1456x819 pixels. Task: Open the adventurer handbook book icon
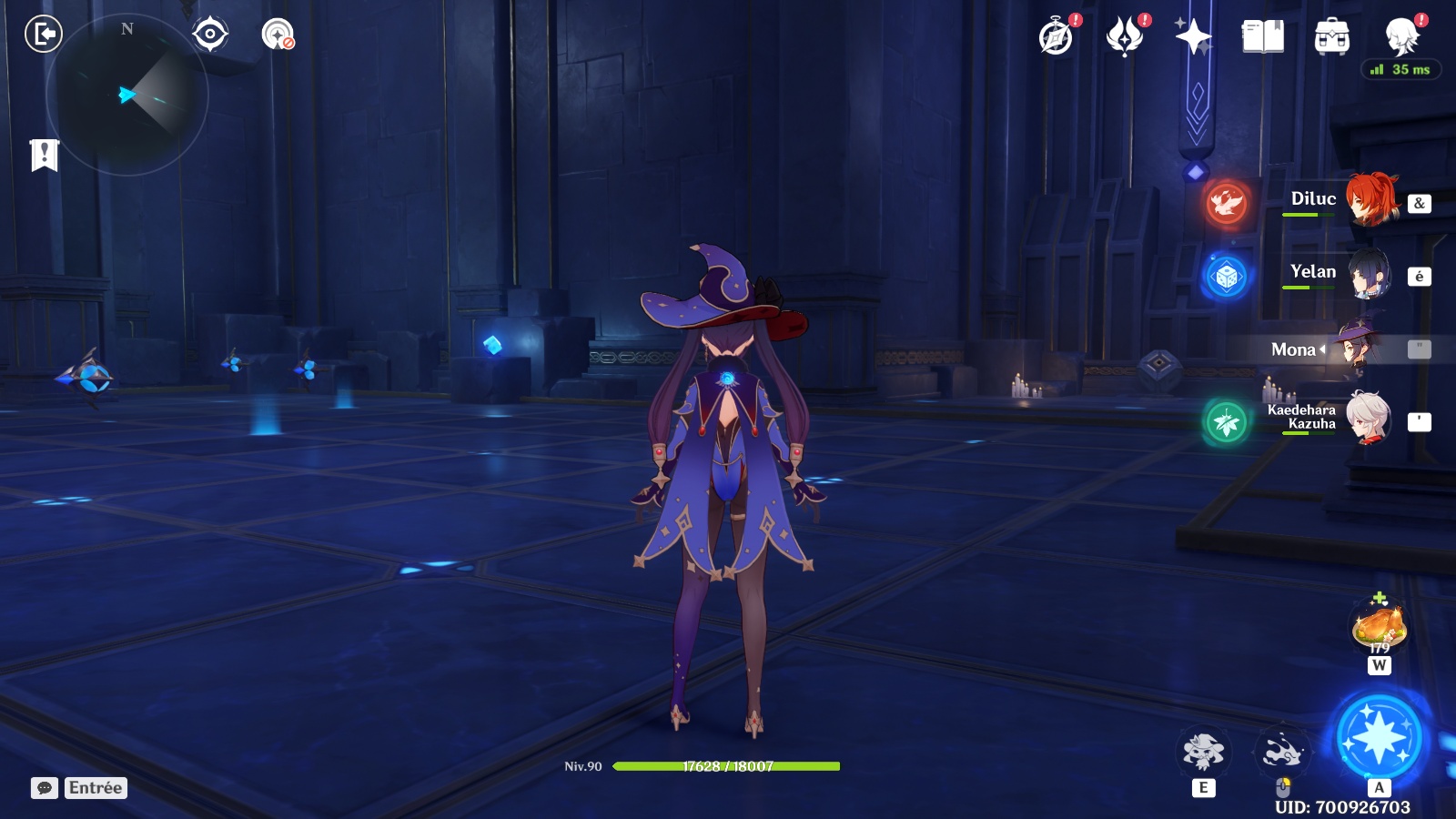point(1262,37)
